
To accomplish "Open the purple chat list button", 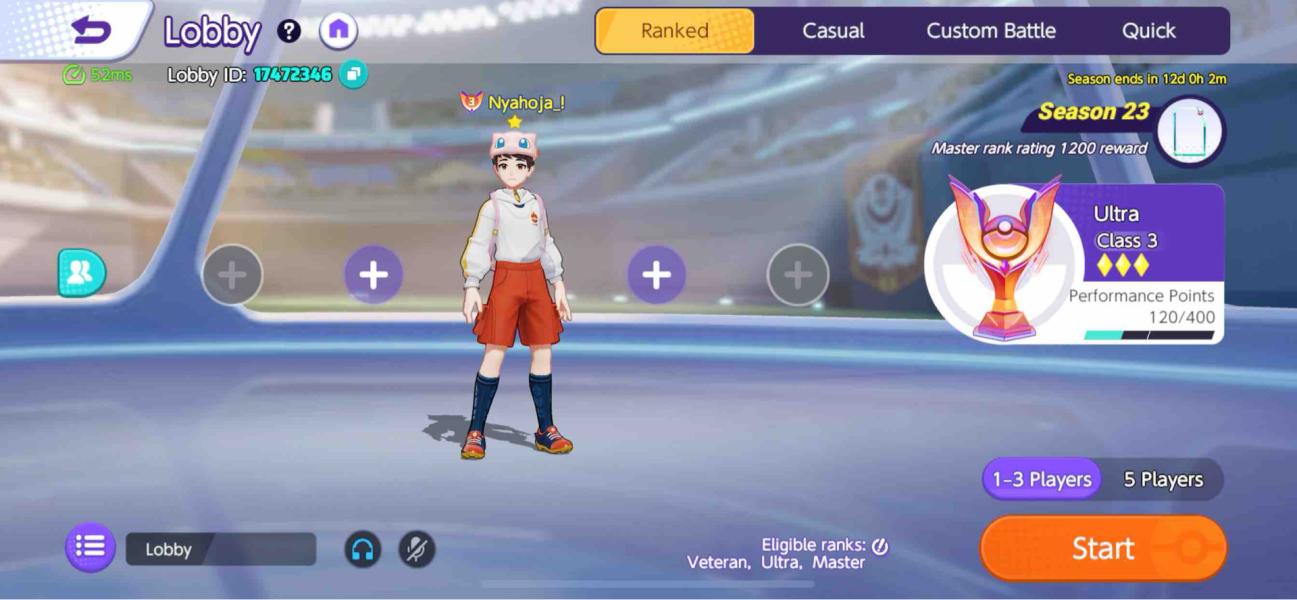I will 90,547.
